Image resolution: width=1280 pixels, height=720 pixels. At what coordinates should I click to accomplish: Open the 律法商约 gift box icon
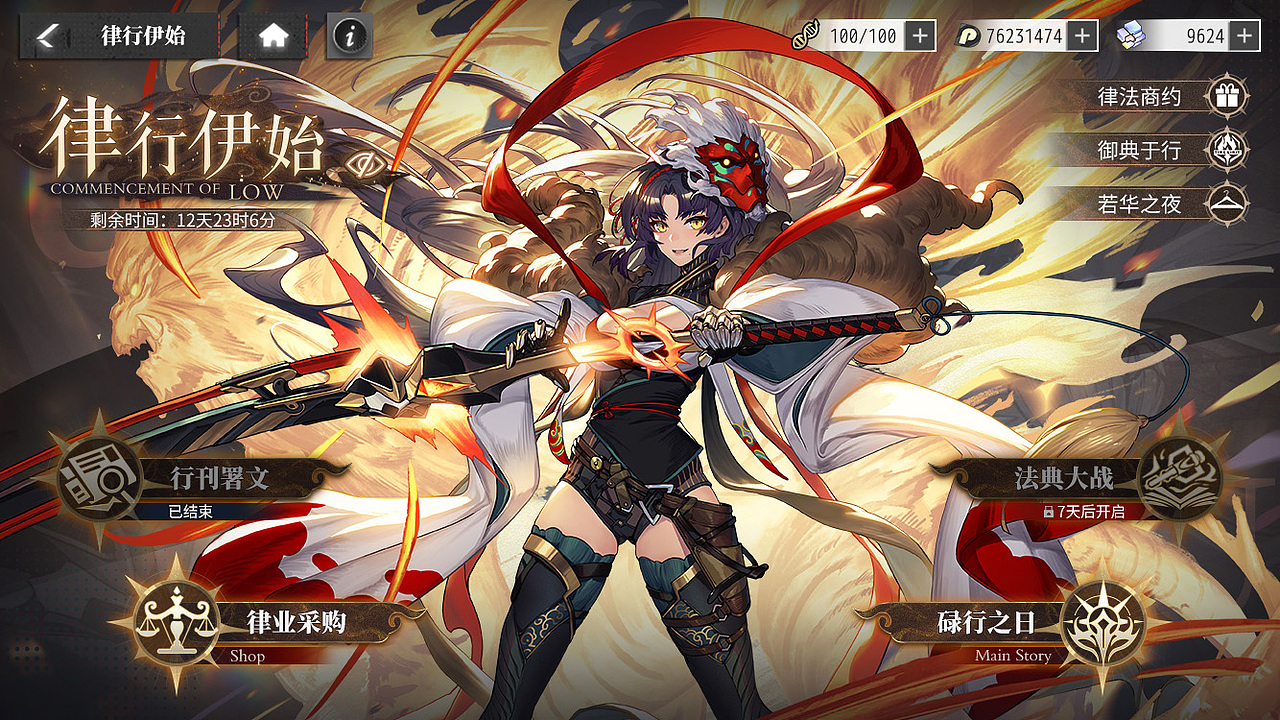tap(1229, 98)
